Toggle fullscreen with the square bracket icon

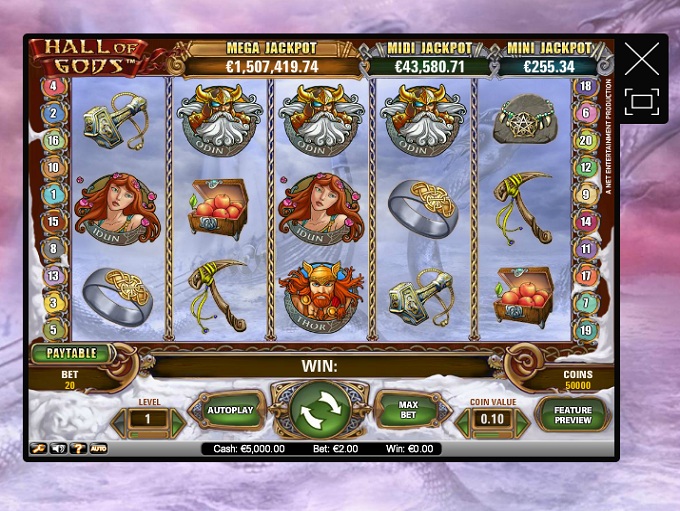pos(641,102)
